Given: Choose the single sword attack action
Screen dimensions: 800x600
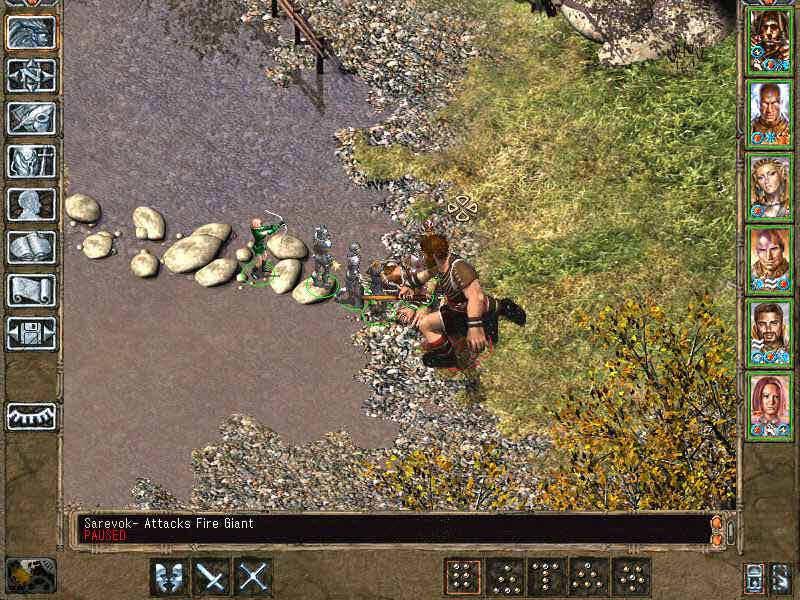Looking at the screenshot, I should (211, 577).
